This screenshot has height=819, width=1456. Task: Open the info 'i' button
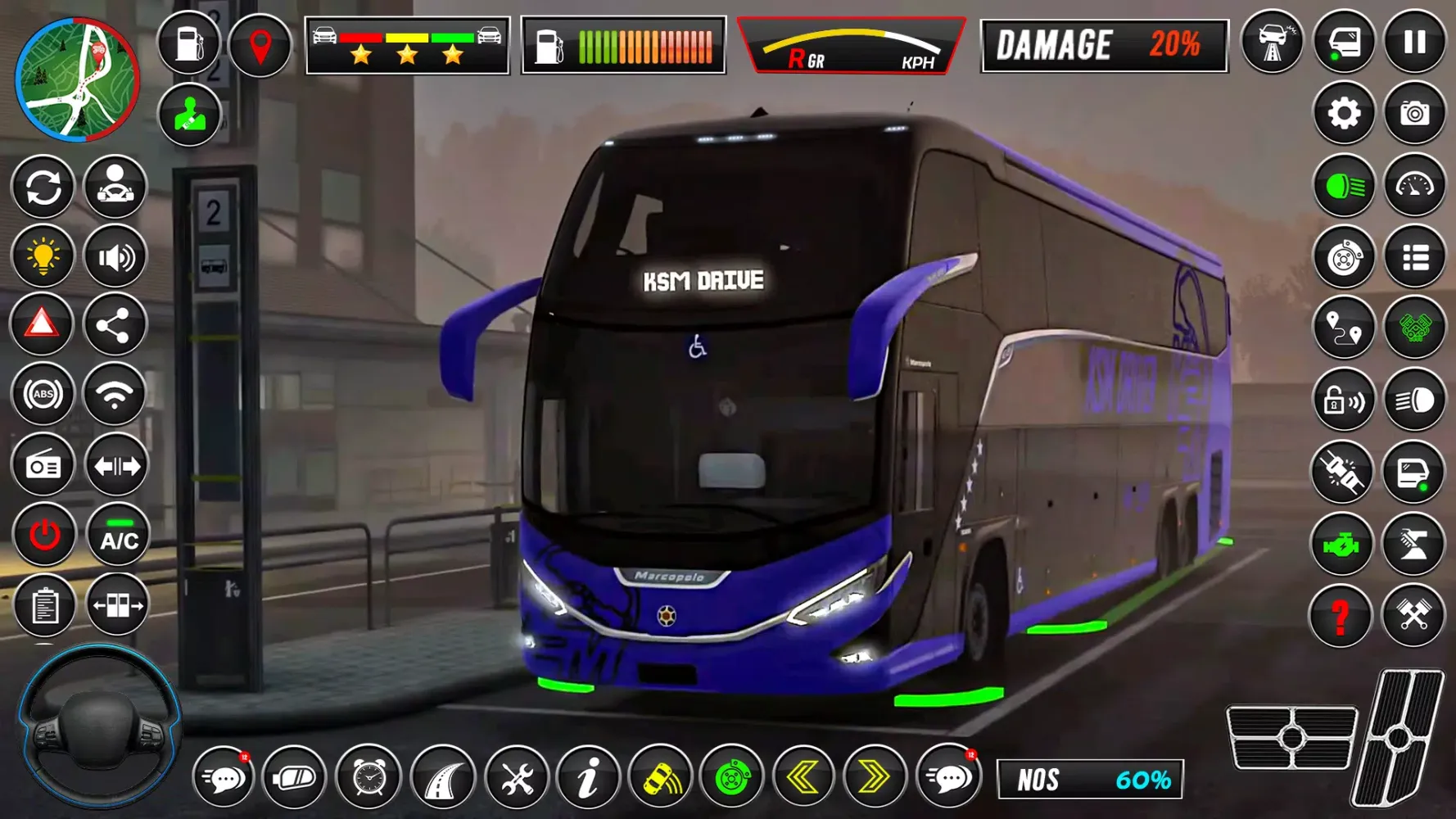click(588, 777)
